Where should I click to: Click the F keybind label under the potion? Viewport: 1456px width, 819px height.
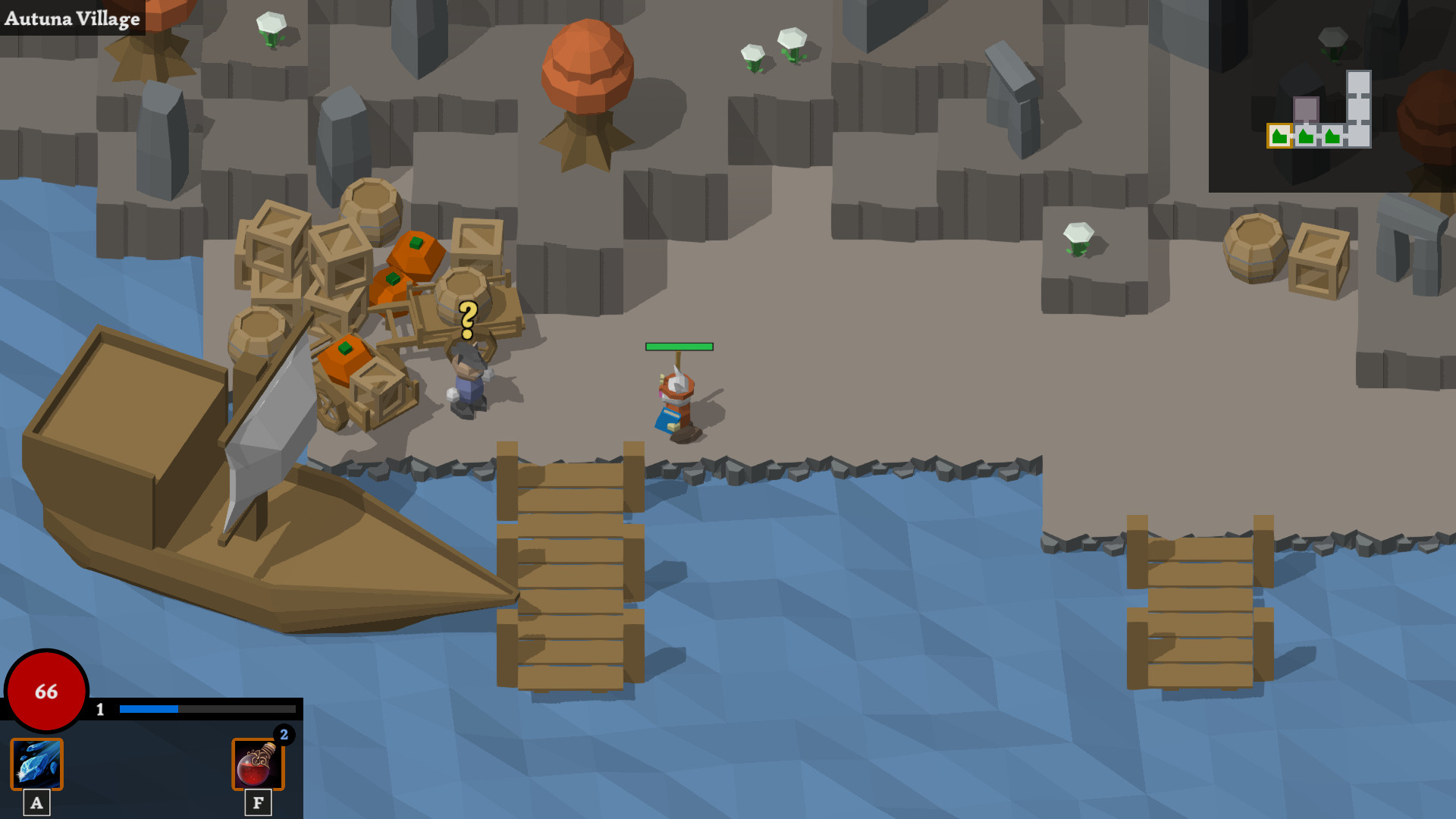pos(259,802)
